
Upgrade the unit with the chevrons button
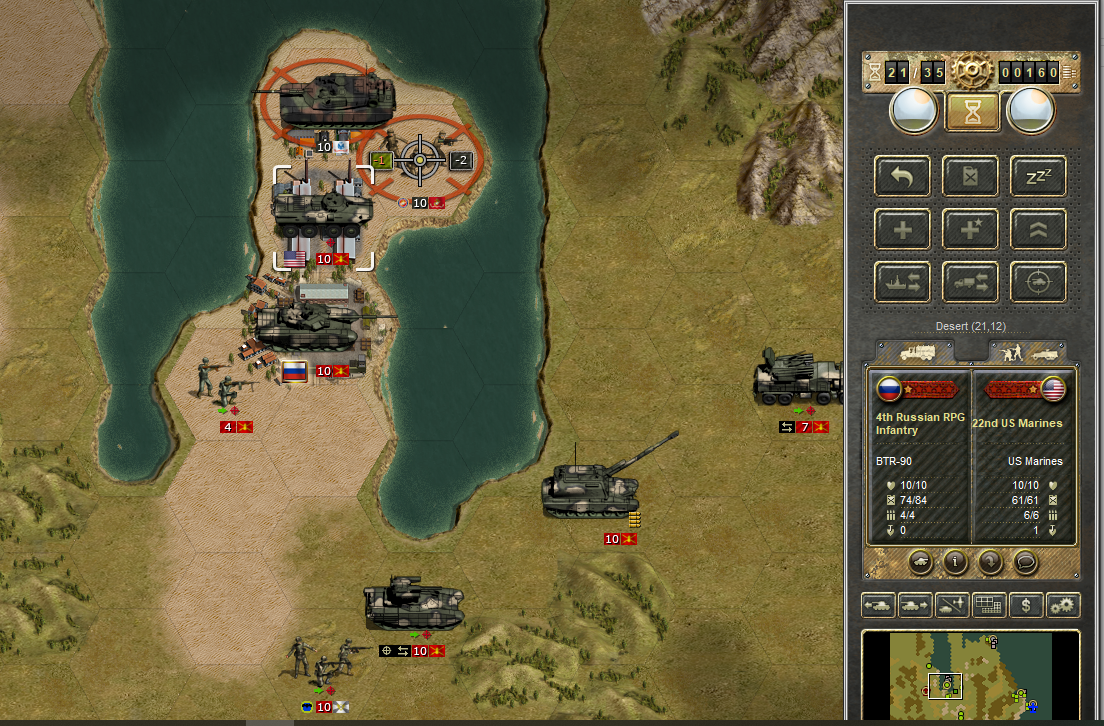point(1037,229)
